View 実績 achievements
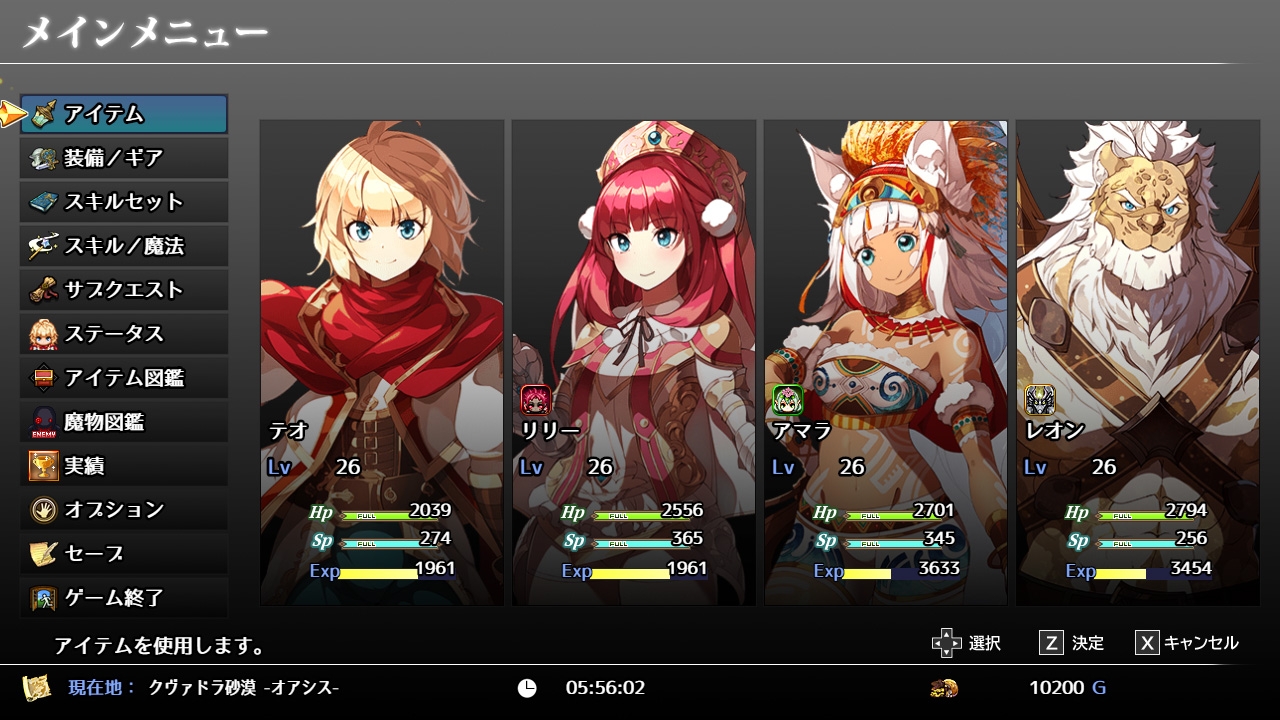 click(x=124, y=466)
